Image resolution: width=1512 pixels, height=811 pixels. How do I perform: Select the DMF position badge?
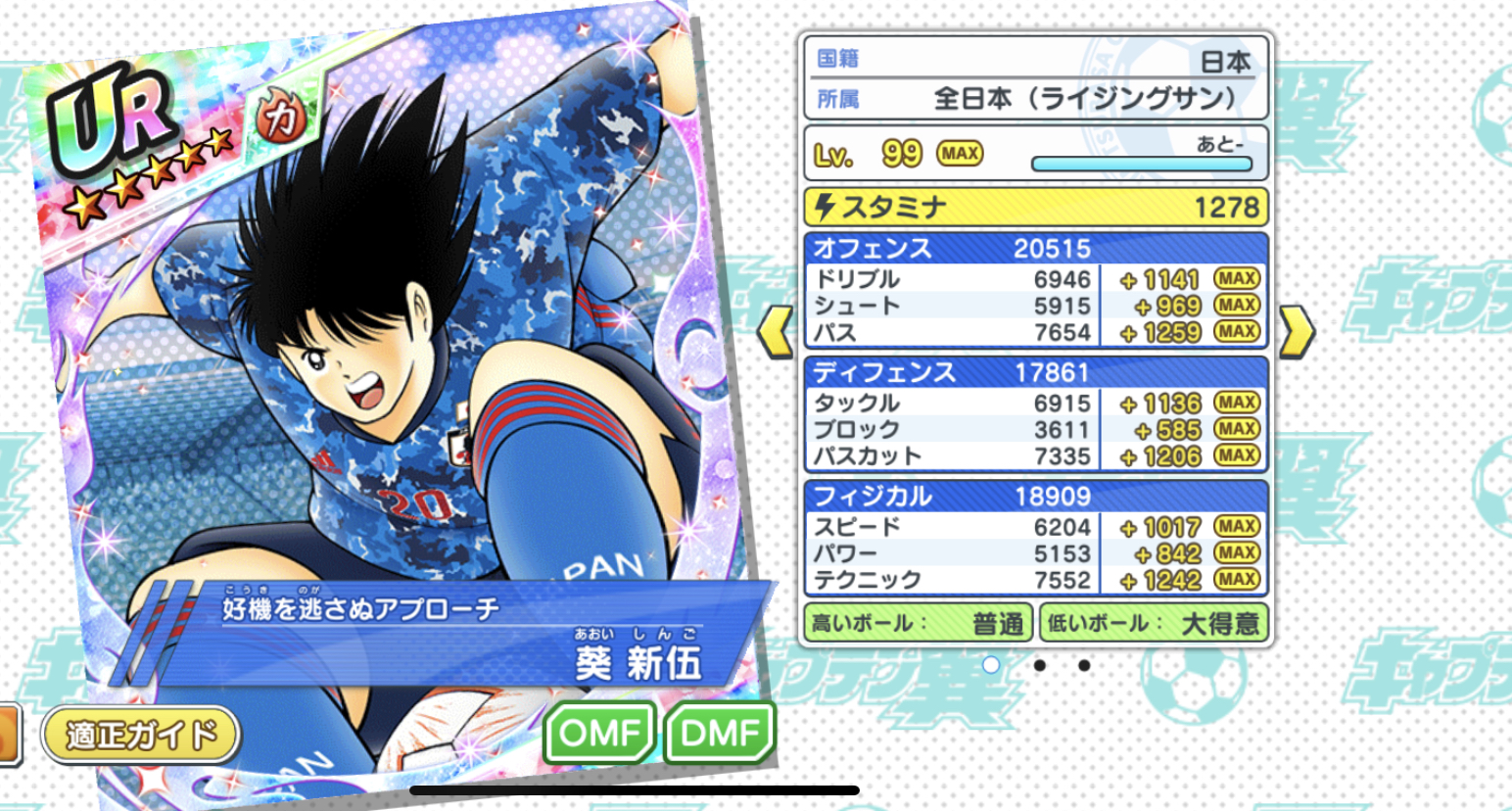pos(721,730)
